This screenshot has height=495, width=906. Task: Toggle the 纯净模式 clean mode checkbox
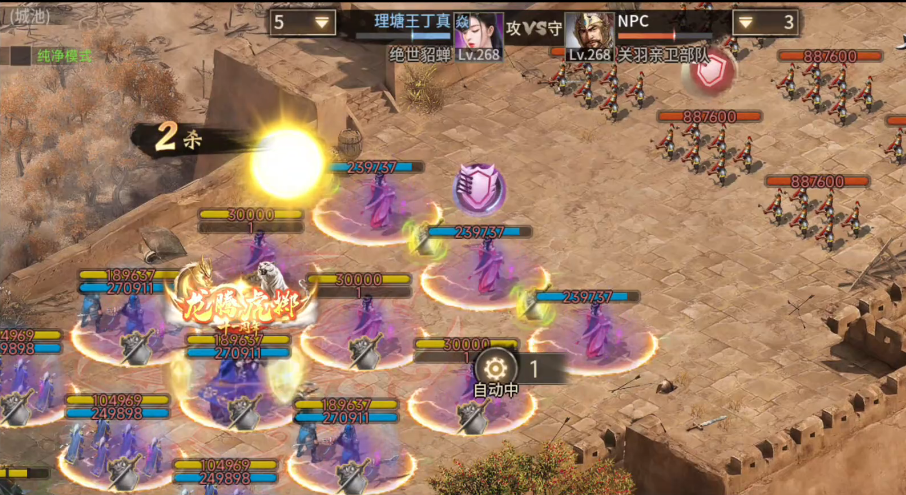click(x=19, y=56)
